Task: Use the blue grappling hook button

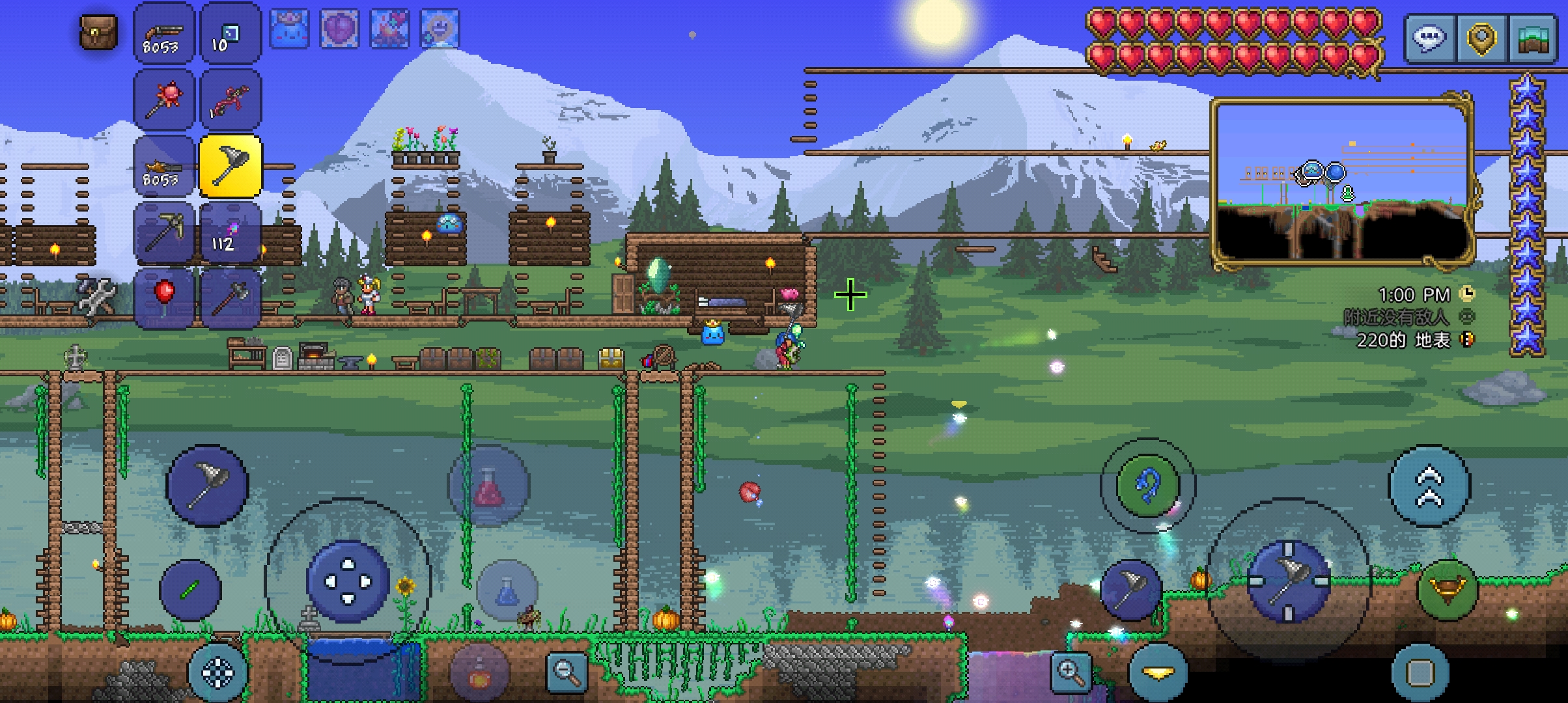Action: coord(1147,486)
